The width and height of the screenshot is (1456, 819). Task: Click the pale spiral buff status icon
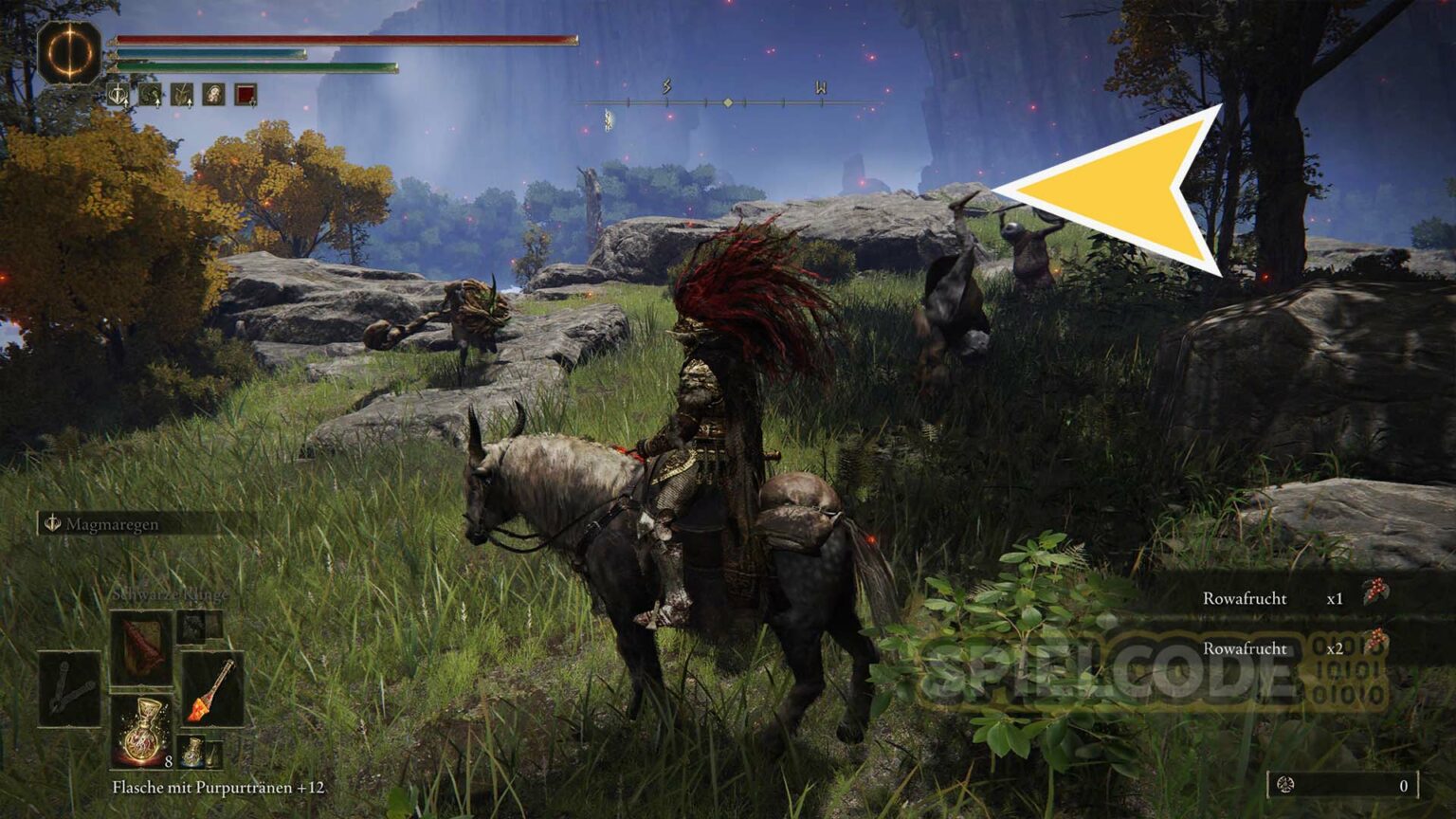213,95
